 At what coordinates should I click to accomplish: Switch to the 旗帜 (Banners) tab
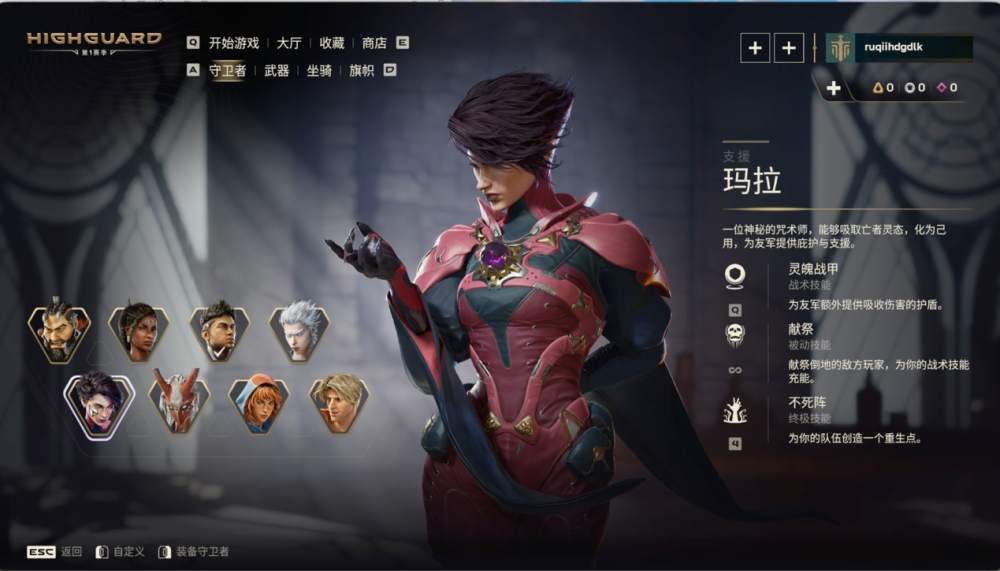click(x=361, y=70)
